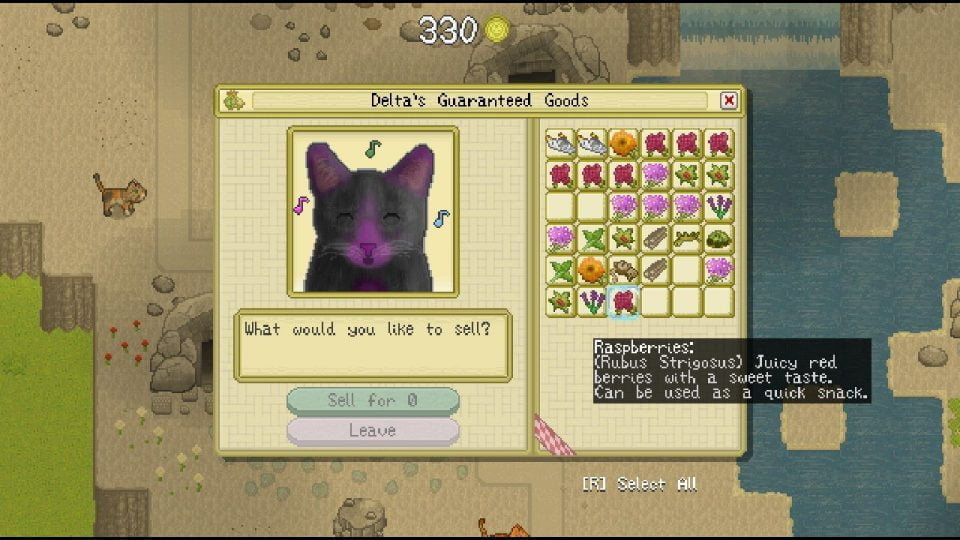Viewport: 960px width, 540px height.
Task: Pick the brown root item slot
Action: (x=624, y=270)
